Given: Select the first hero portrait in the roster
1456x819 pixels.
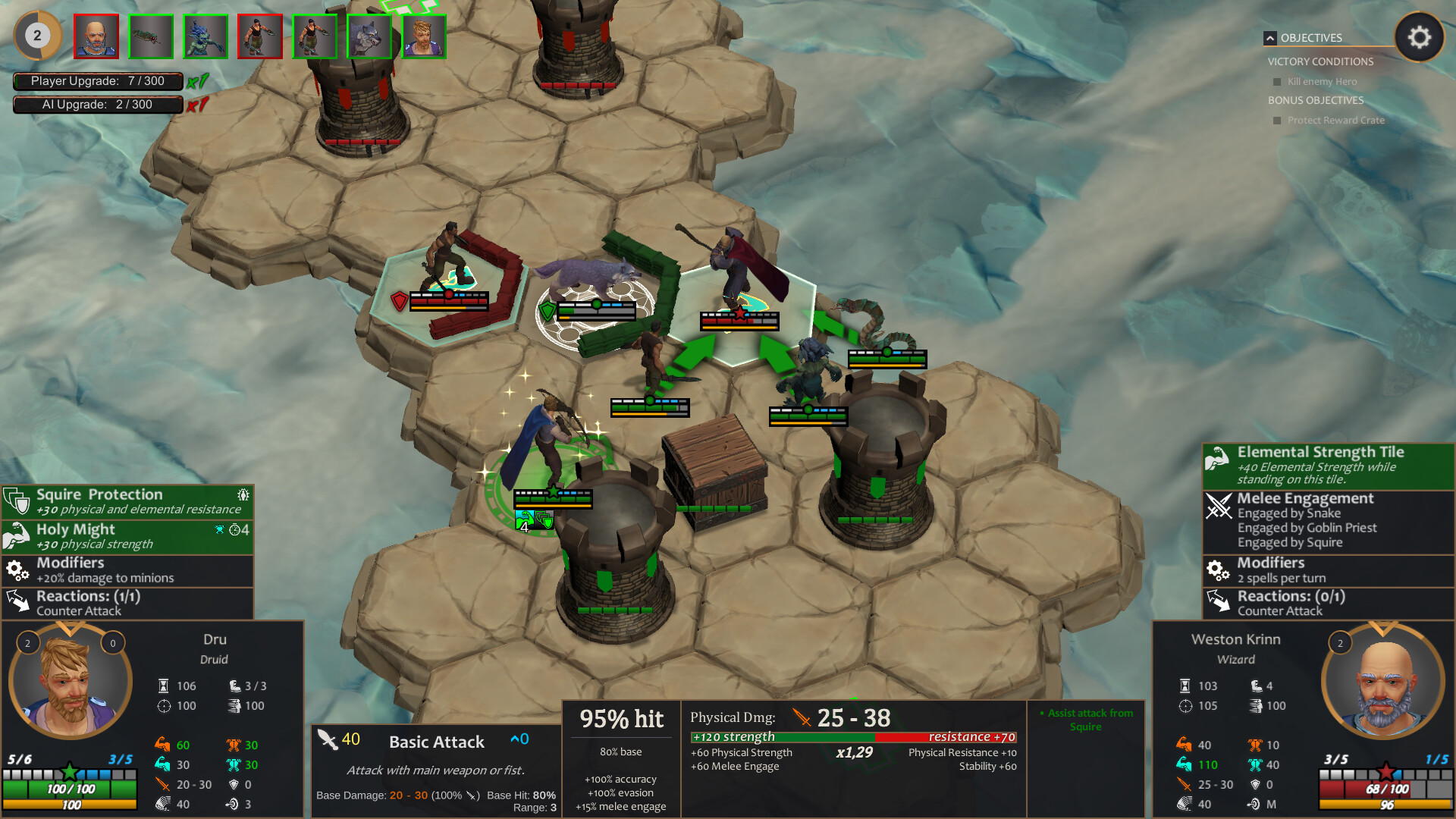Looking at the screenshot, I should 96,36.
